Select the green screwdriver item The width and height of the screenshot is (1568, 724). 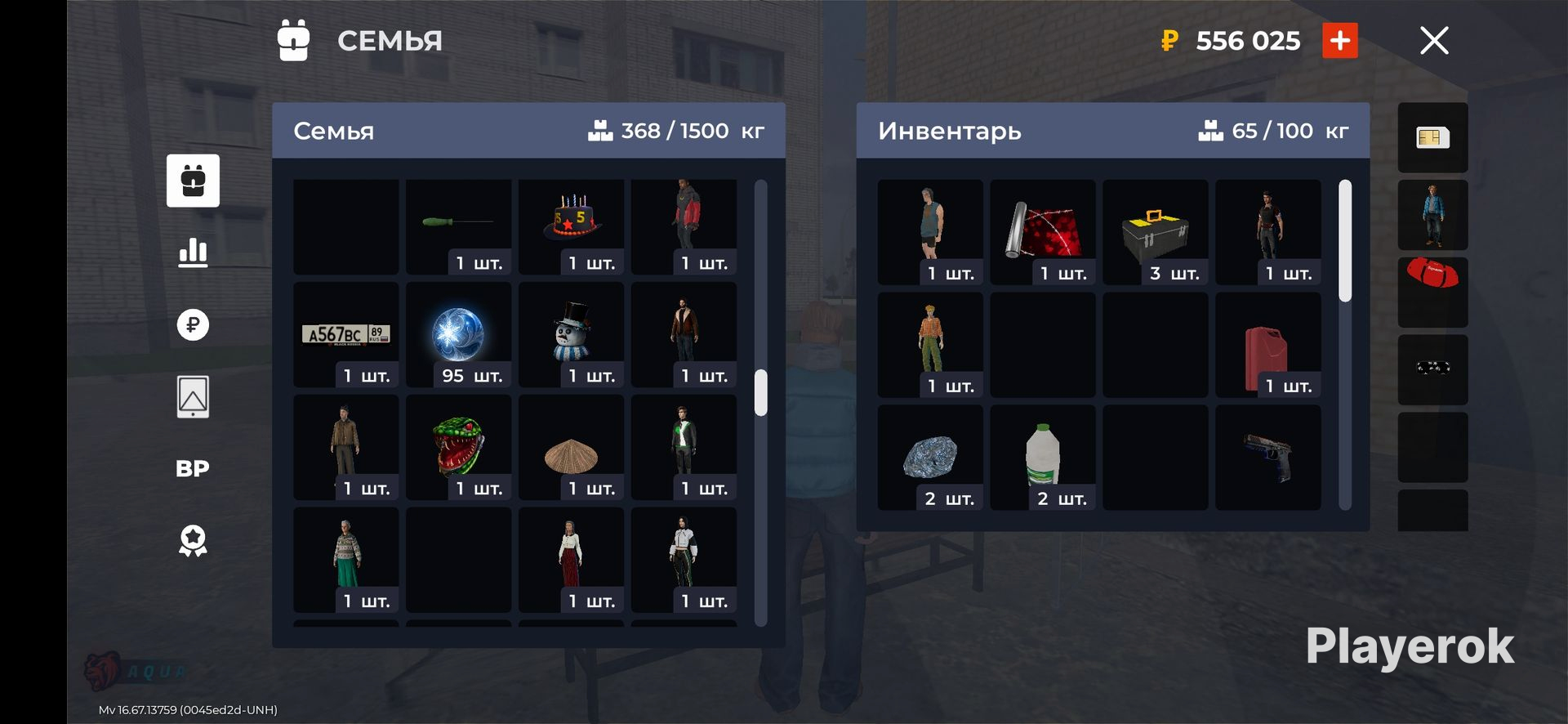[x=458, y=222]
